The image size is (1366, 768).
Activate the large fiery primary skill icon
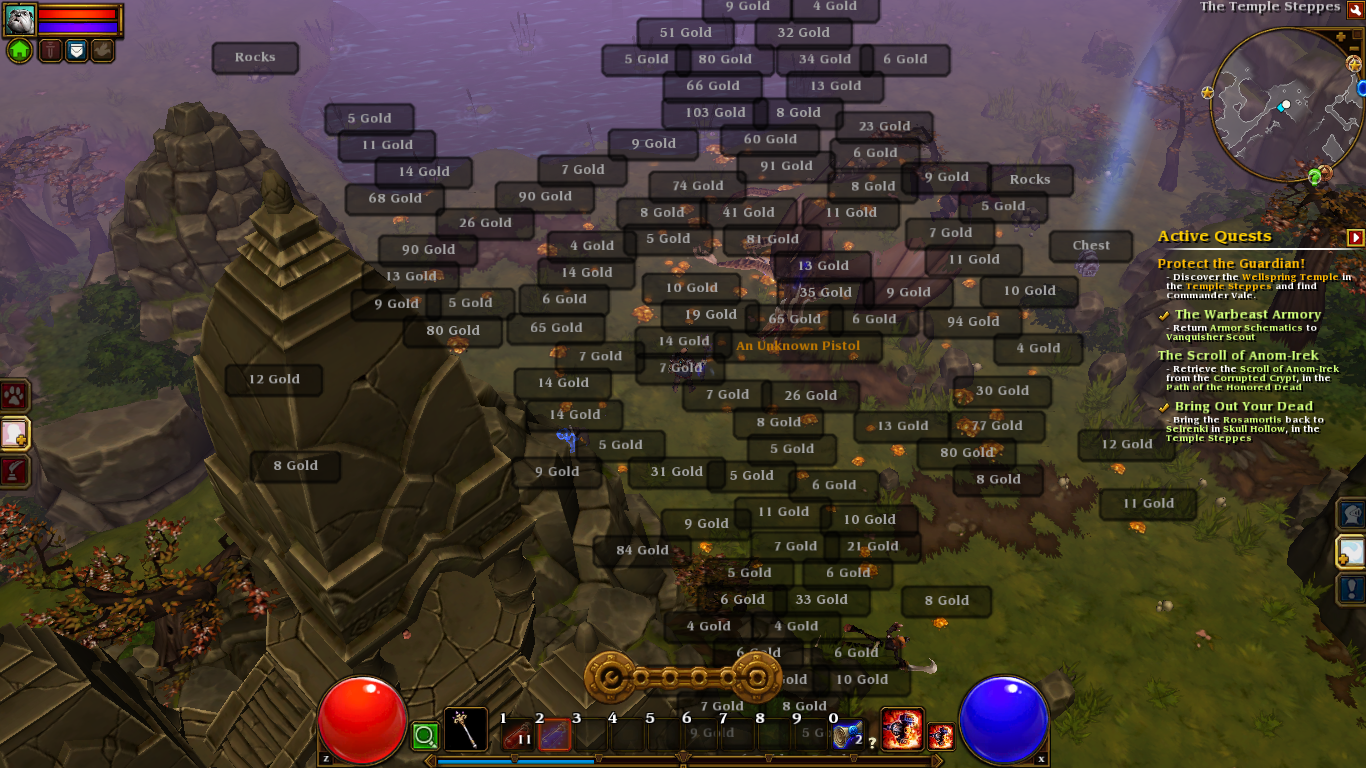(x=901, y=728)
